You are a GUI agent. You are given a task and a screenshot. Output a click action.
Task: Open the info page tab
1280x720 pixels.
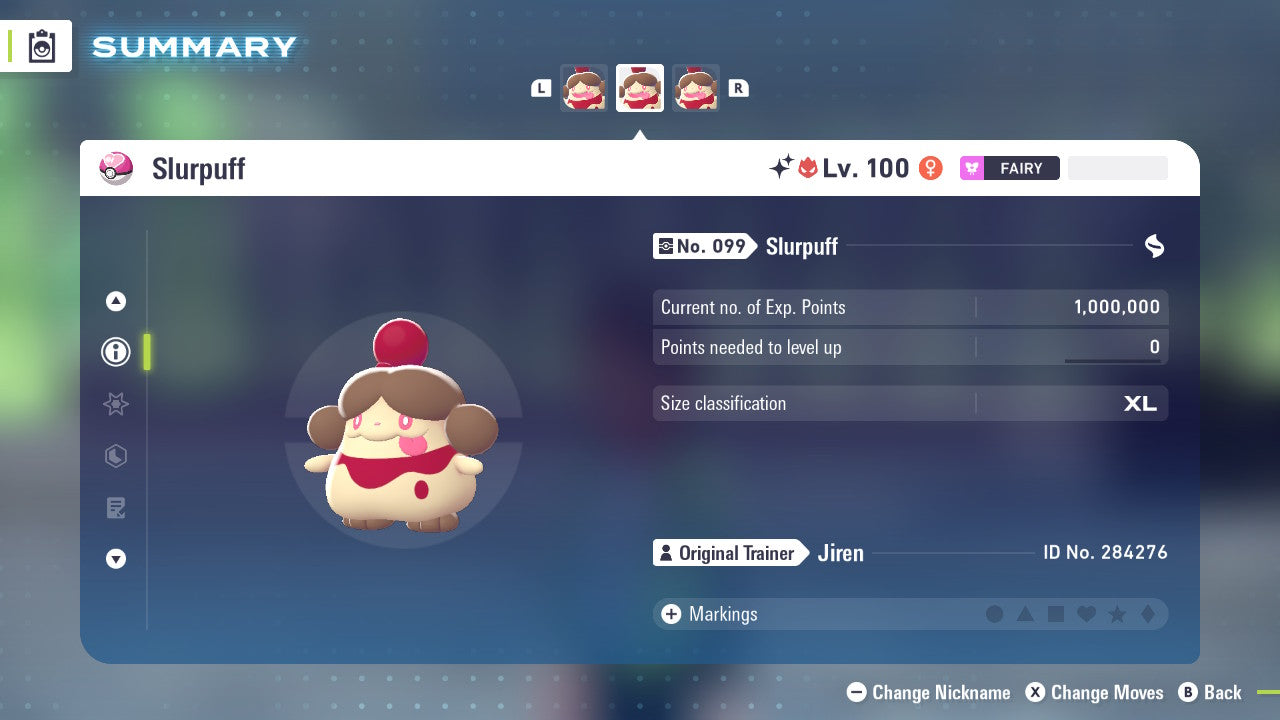point(116,352)
